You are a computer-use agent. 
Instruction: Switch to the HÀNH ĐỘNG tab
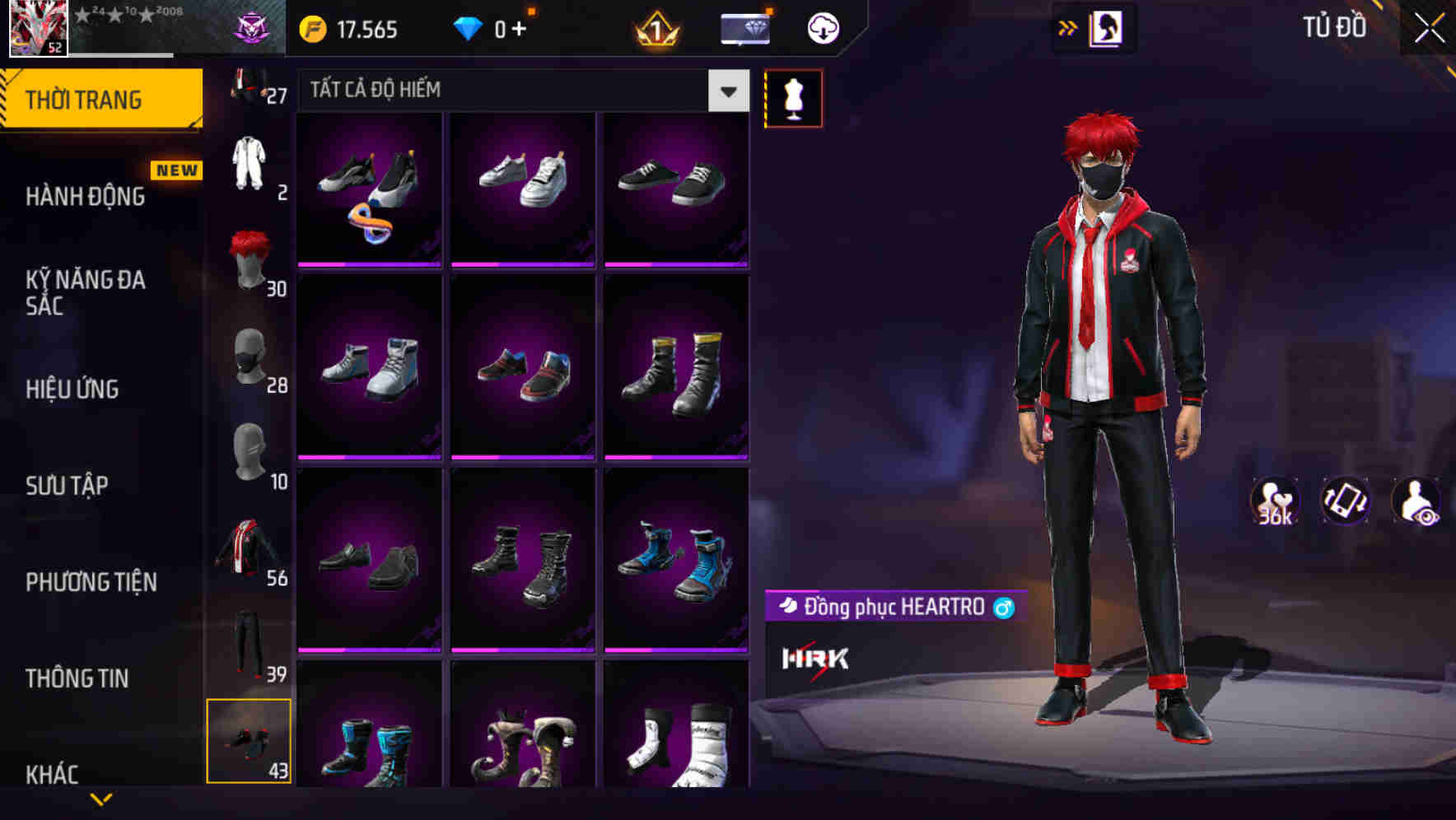[x=86, y=196]
